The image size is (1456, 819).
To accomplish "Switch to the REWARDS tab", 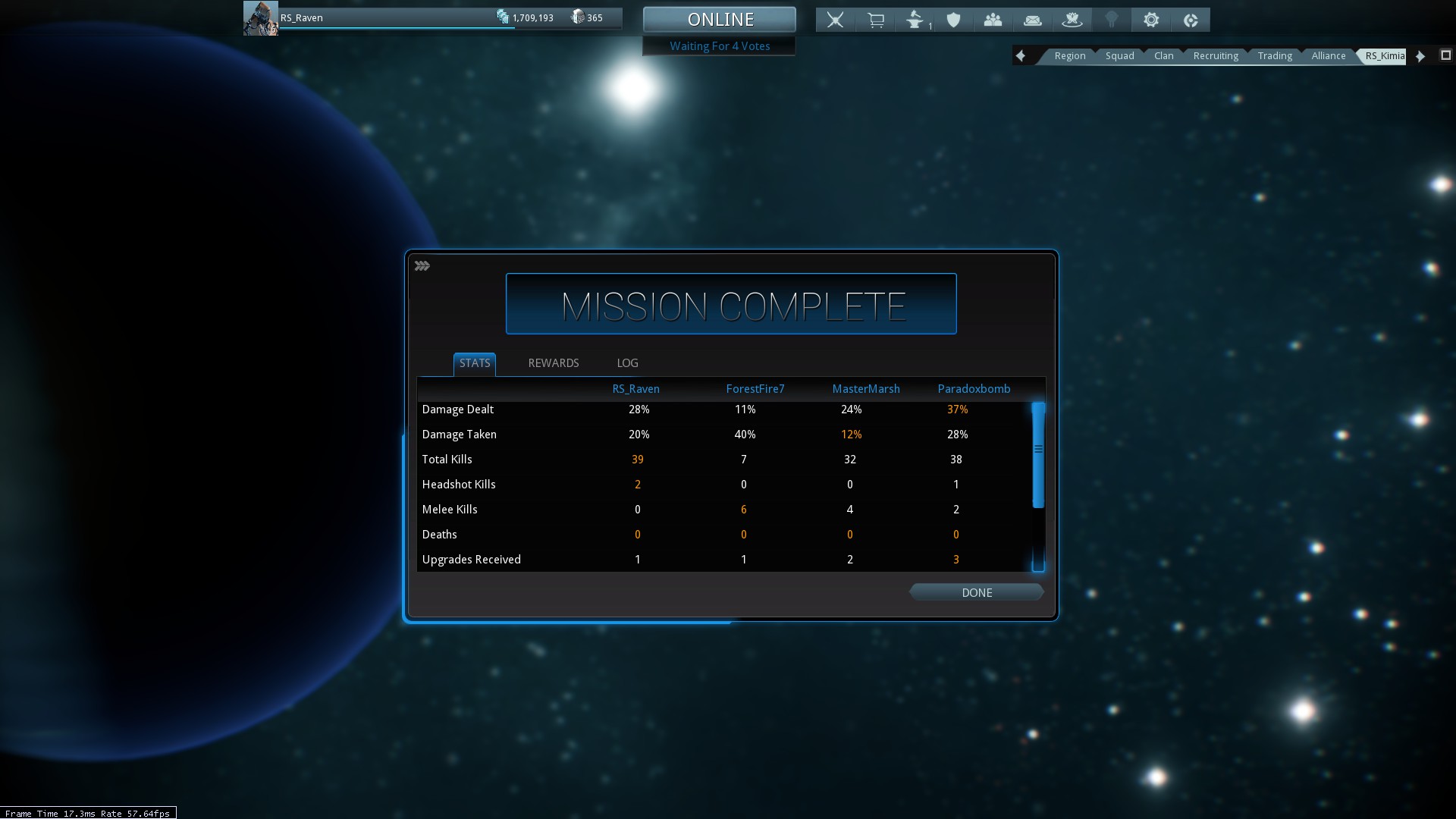I will [553, 363].
